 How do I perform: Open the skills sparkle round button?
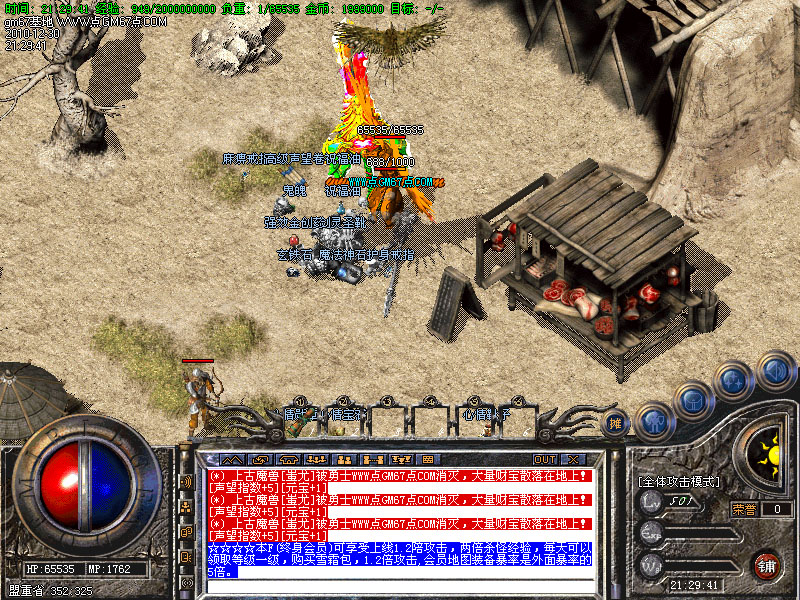(733, 380)
